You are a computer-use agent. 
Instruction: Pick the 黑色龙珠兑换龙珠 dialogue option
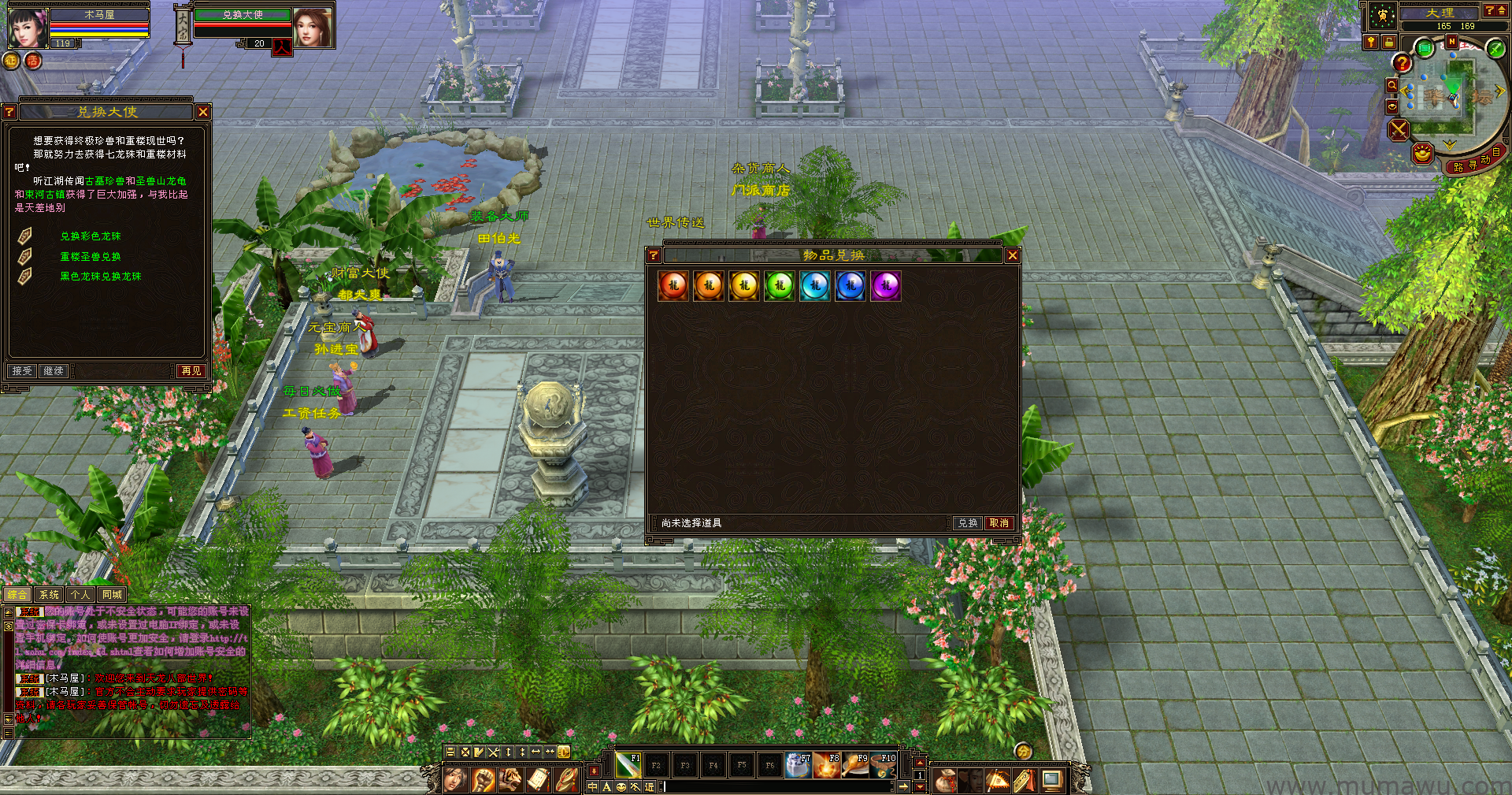pyautogui.click(x=101, y=277)
